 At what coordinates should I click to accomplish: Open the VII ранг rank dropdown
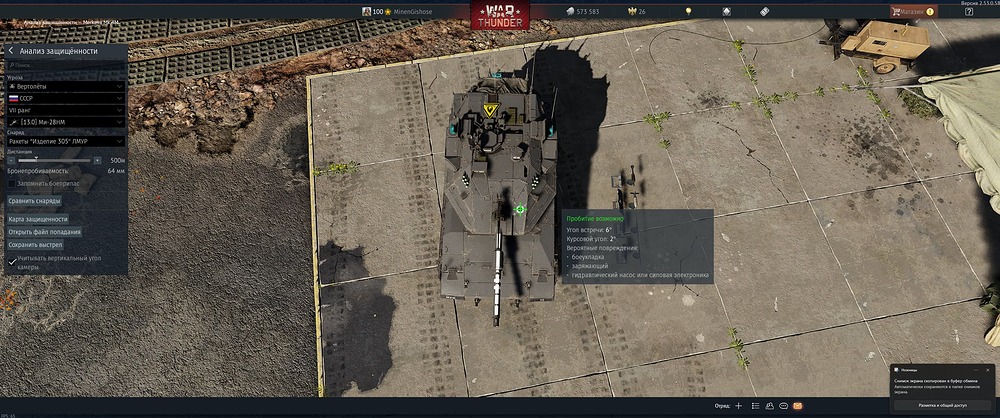(x=65, y=110)
